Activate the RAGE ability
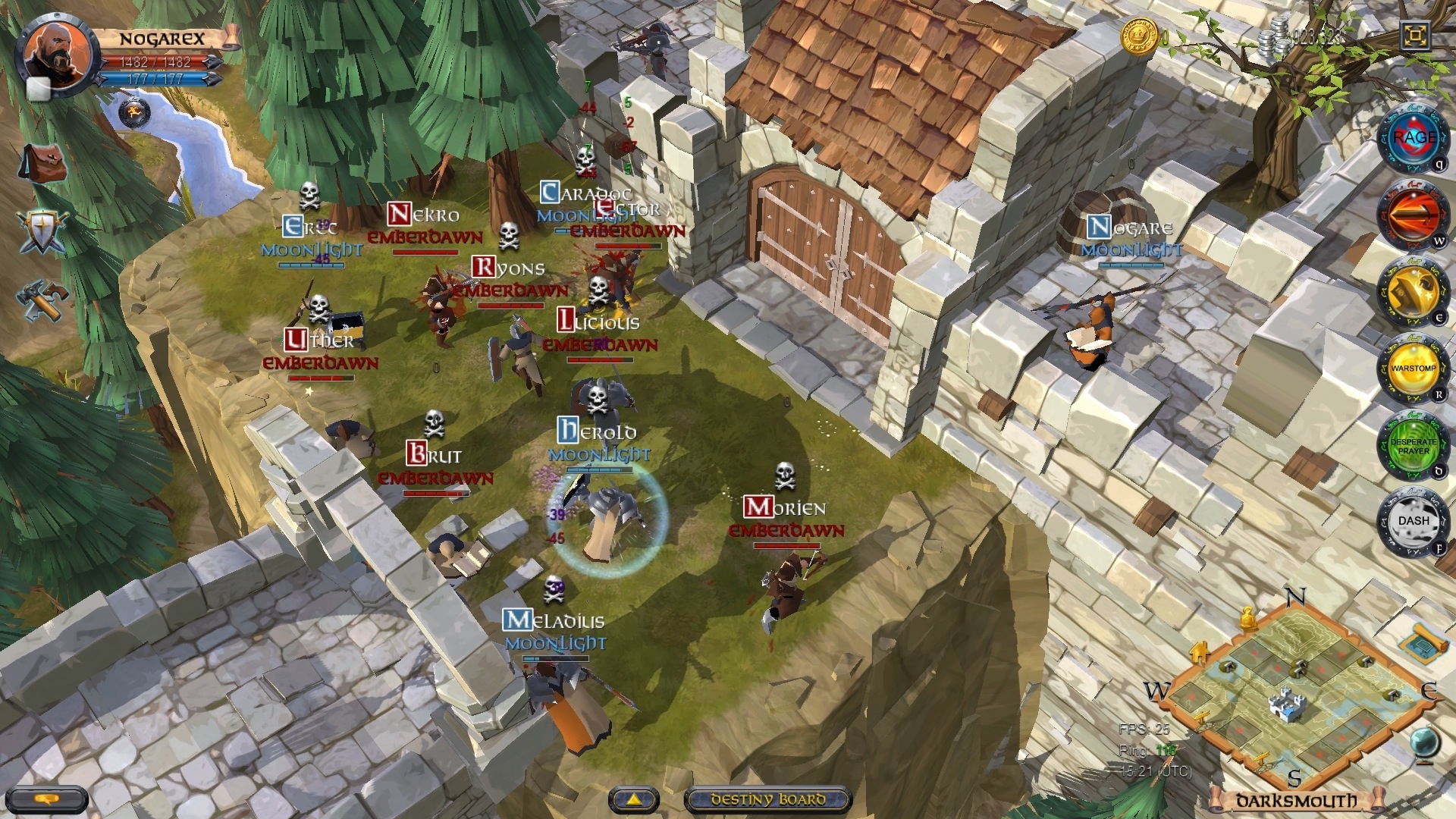The image size is (1456, 819). 1414,138
